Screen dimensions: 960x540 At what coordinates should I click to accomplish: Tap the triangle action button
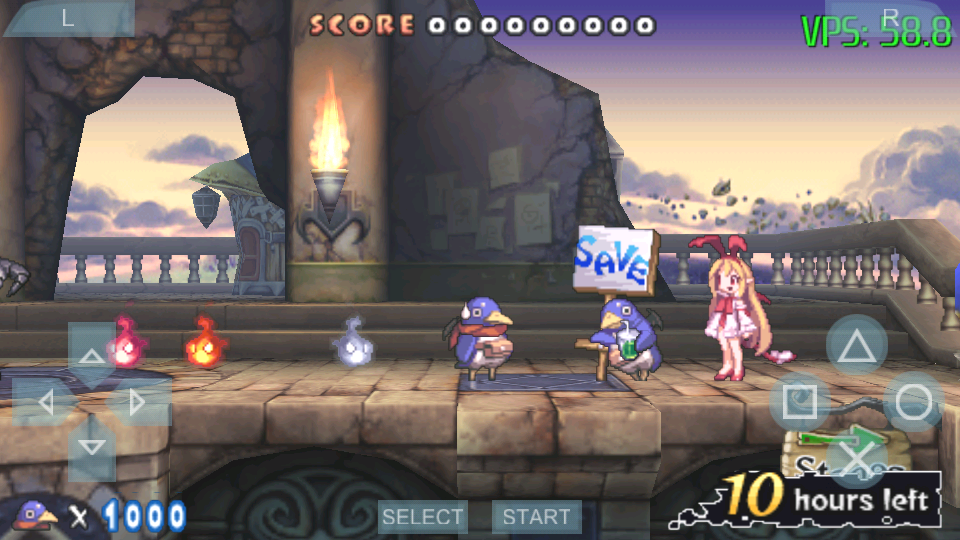(856, 347)
